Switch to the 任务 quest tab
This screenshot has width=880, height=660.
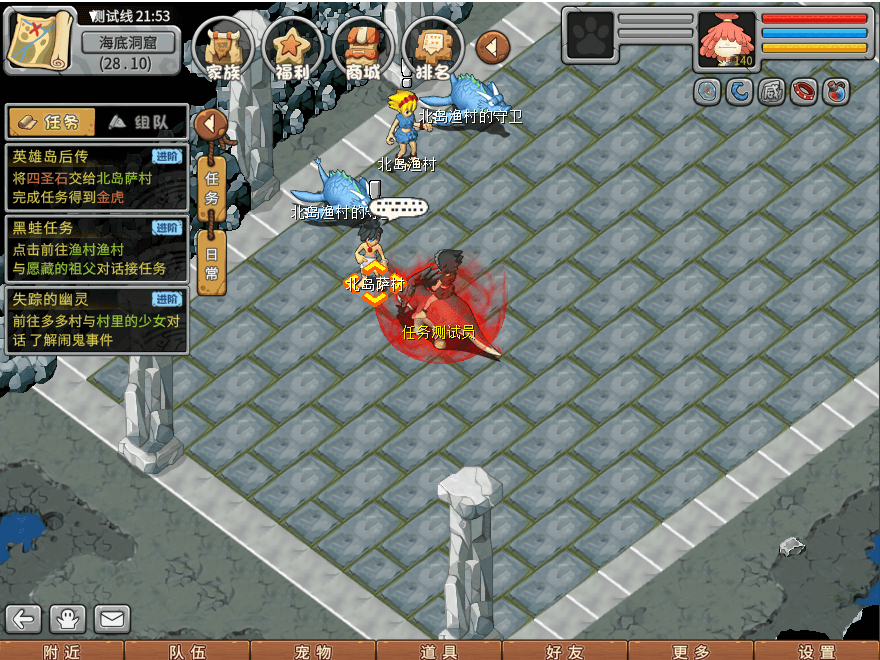point(51,122)
